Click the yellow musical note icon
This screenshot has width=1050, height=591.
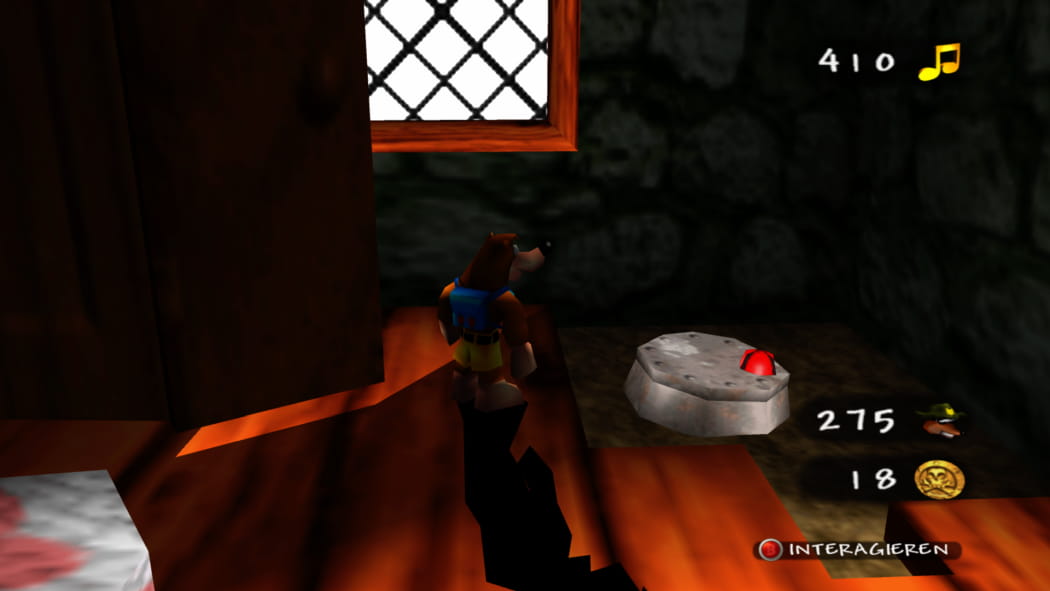(938, 61)
